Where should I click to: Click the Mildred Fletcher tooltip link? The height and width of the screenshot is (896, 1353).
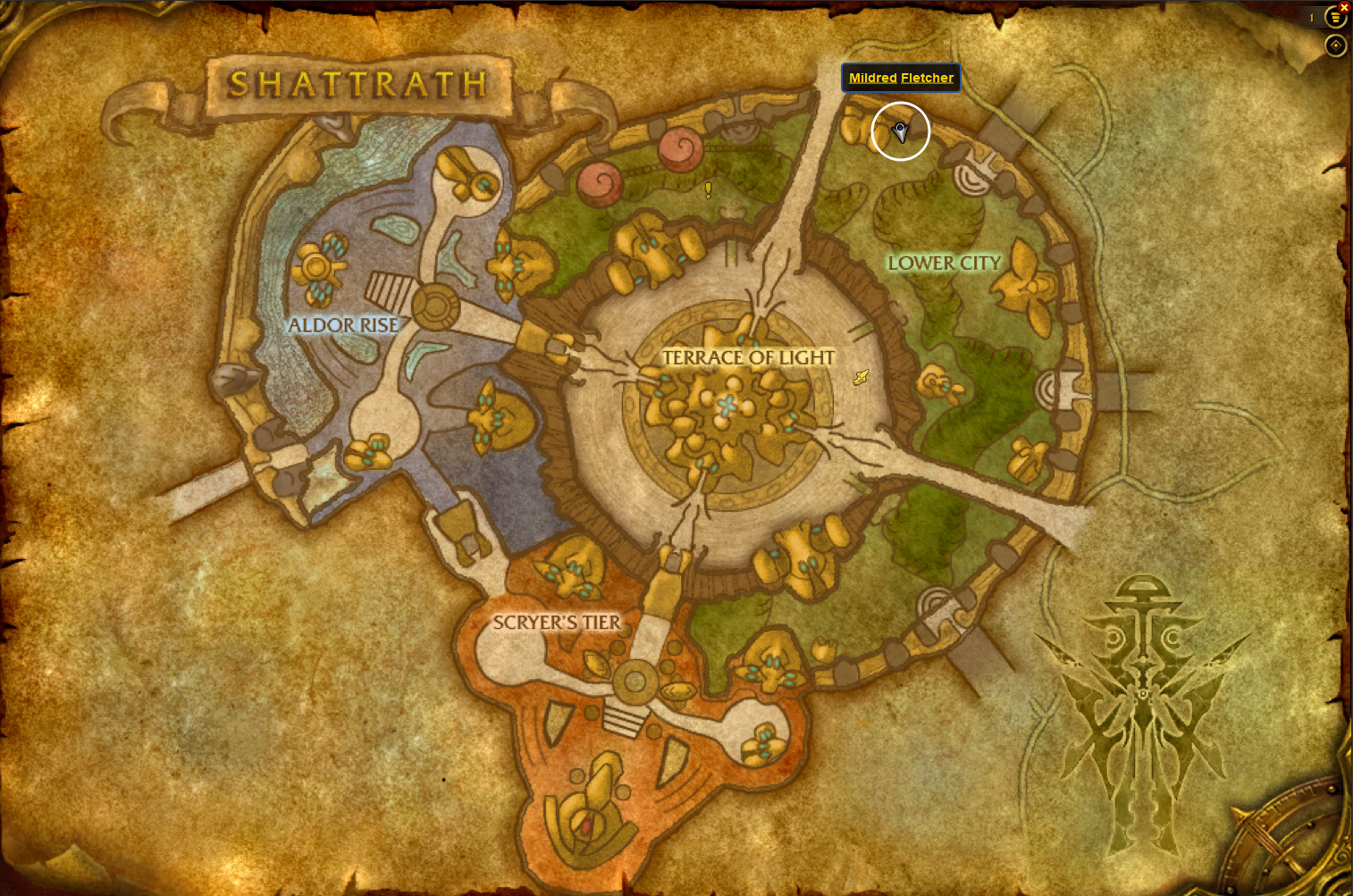[x=900, y=78]
